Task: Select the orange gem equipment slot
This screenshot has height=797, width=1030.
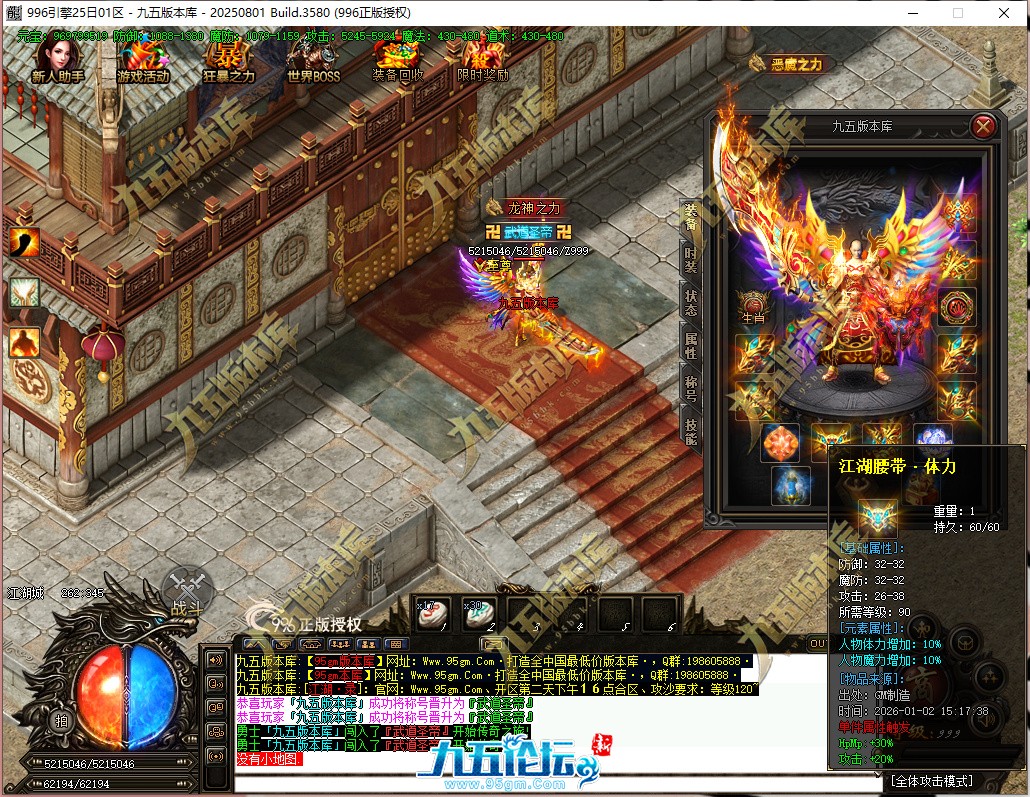Action: pos(781,442)
